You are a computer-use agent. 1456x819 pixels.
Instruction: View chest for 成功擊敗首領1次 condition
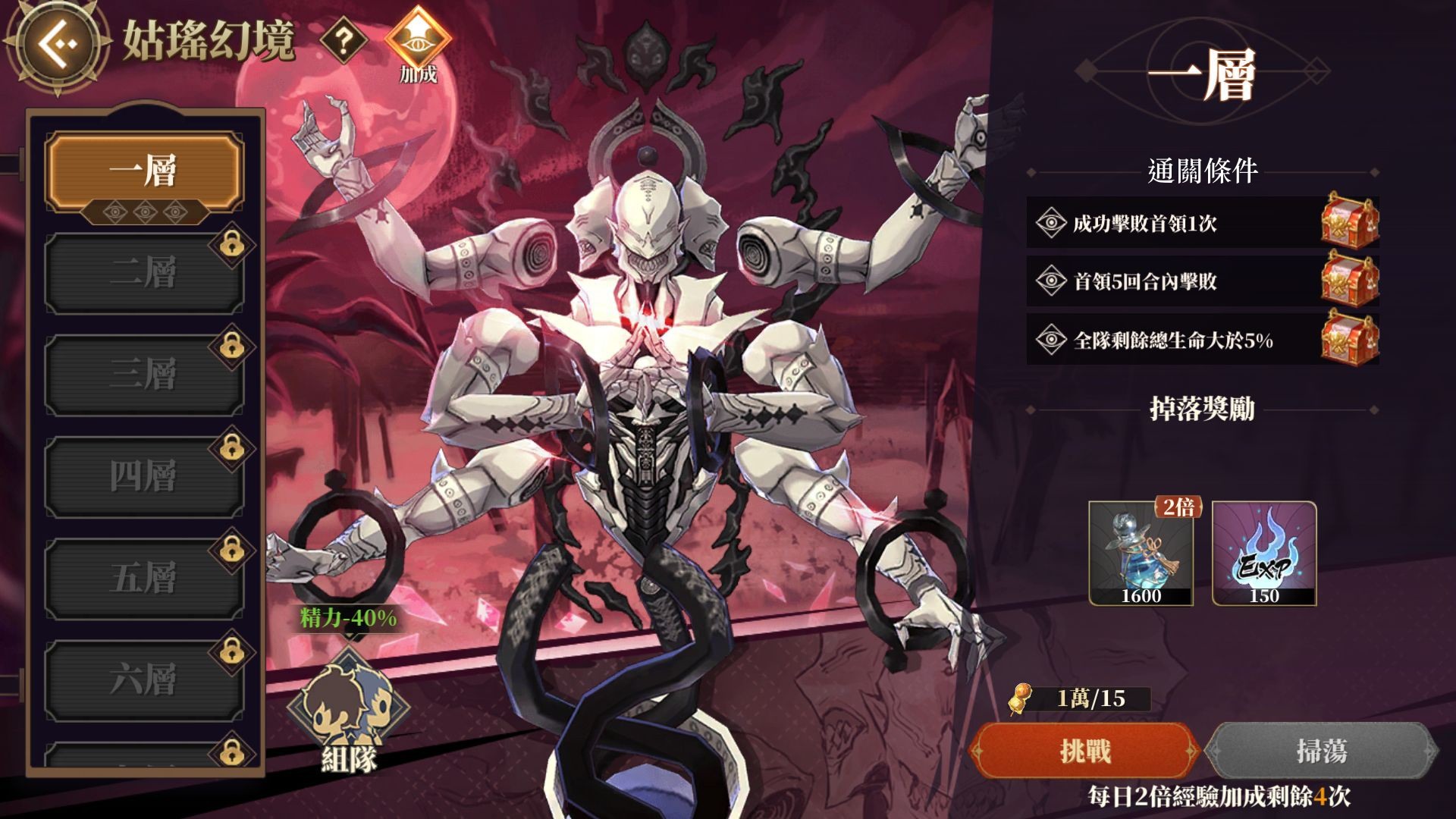point(1349,221)
